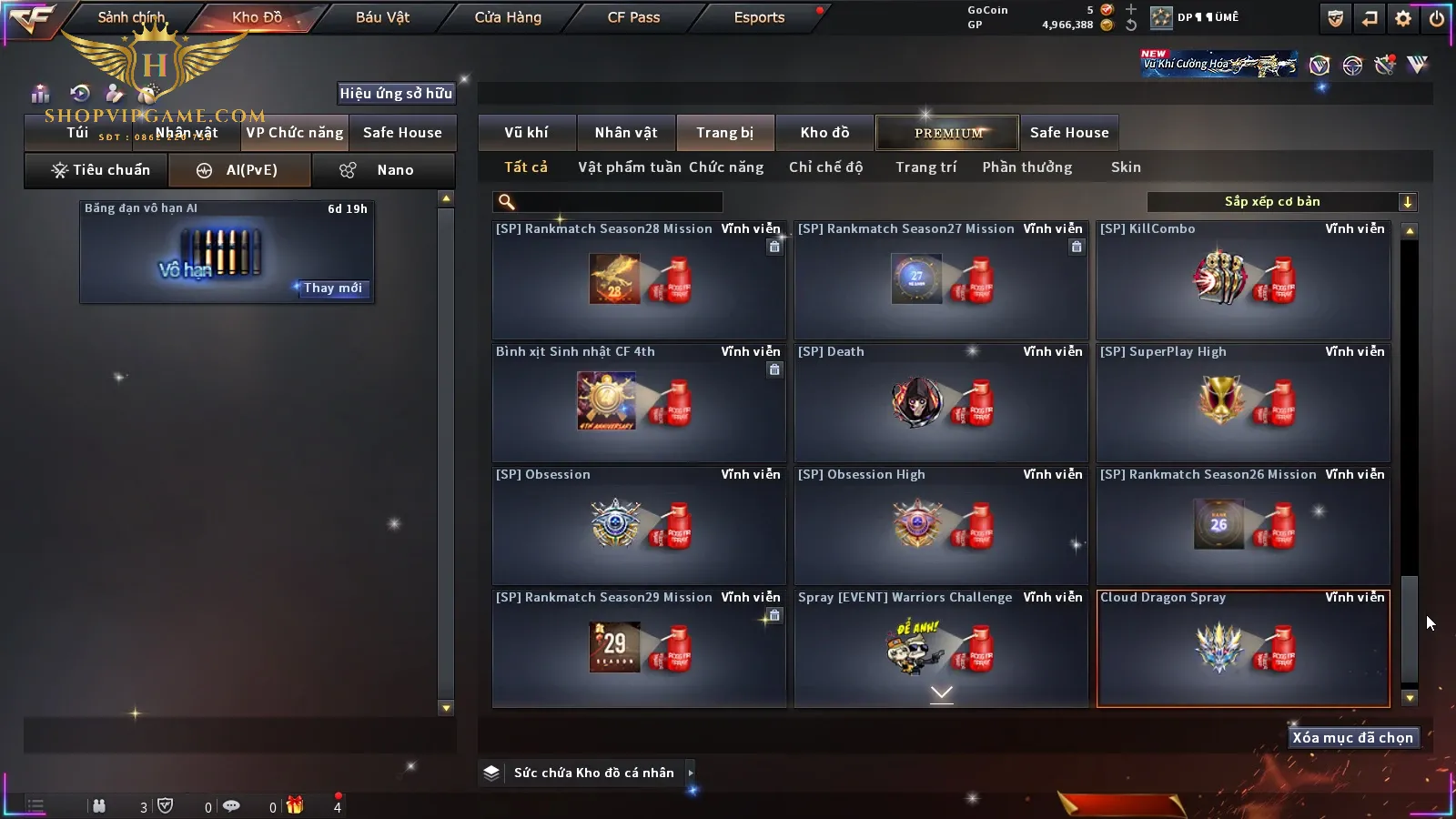Open the Sắp xếp cơ bản dropdown
The width and height of the screenshot is (1456, 819).
coord(1281,202)
